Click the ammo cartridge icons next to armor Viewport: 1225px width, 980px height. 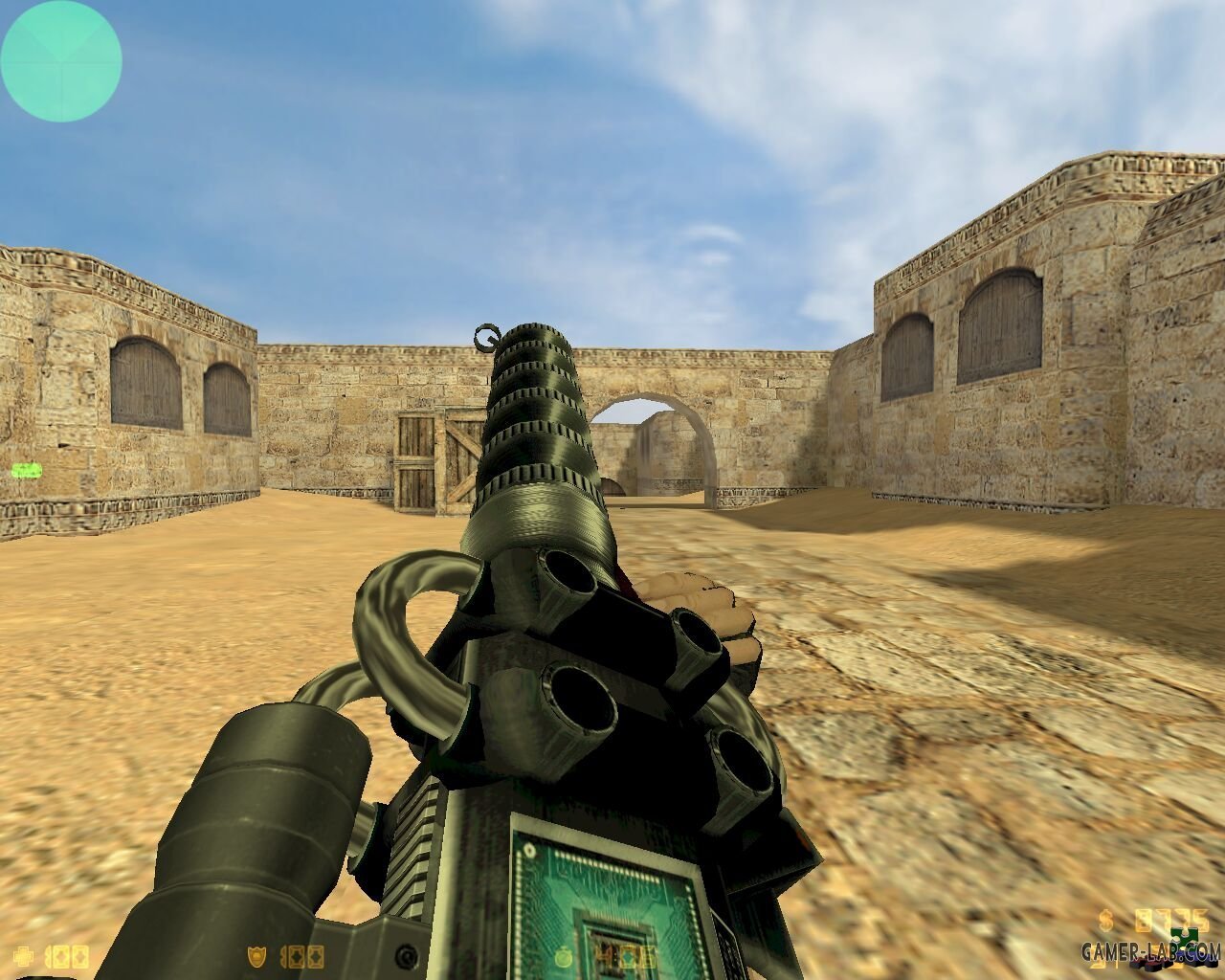click(303, 955)
